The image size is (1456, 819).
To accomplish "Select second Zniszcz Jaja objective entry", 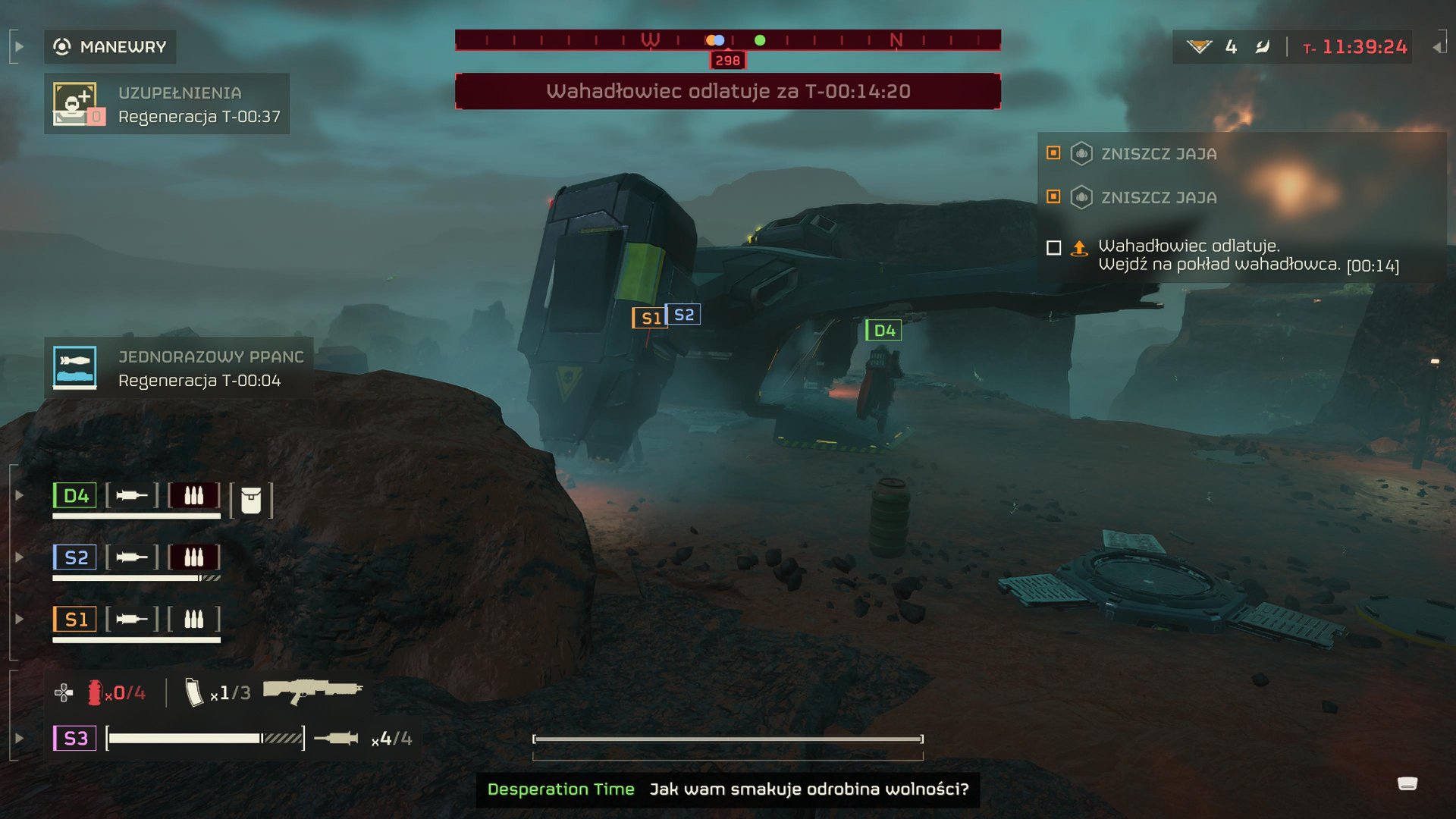I will click(x=1159, y=198).
